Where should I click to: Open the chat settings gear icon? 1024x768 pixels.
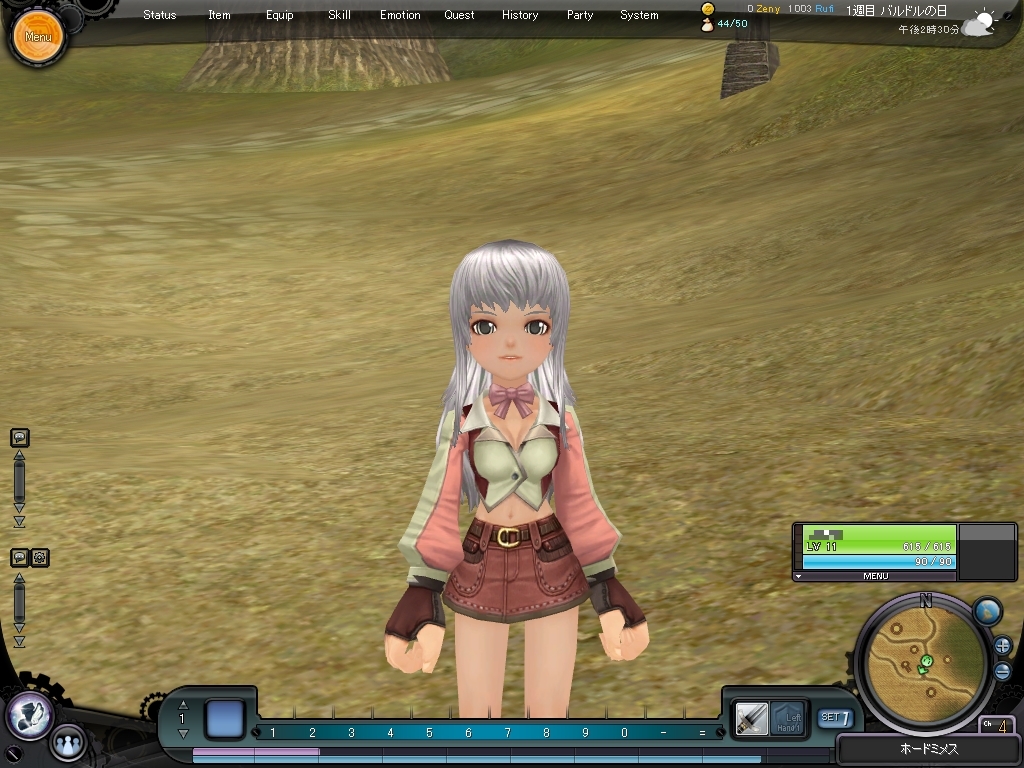pos(40,558)
